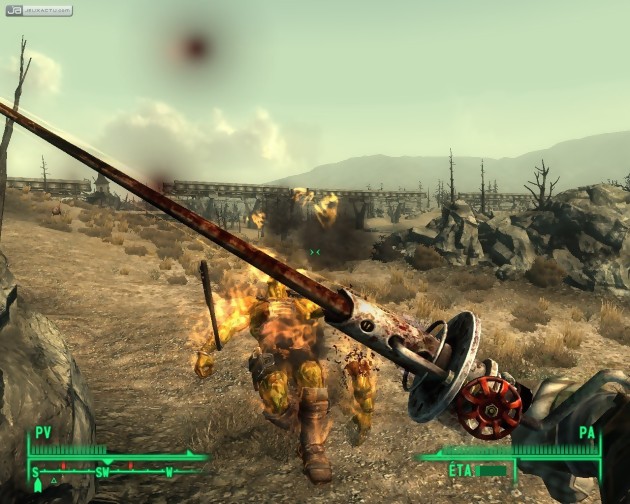Click the jeuxactu.com watermark logo
The height and width of the screenshot is (504, 630).
[38, 11]
